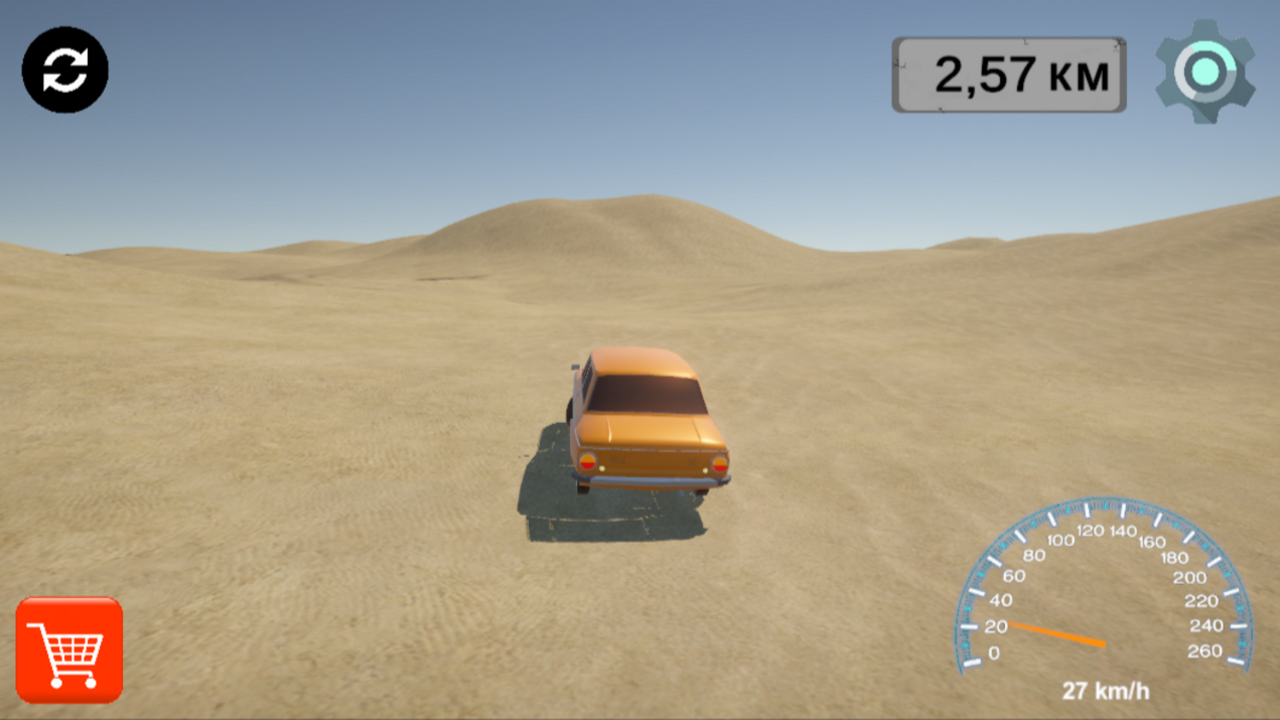Tap the circular arrows reset button

65,70
